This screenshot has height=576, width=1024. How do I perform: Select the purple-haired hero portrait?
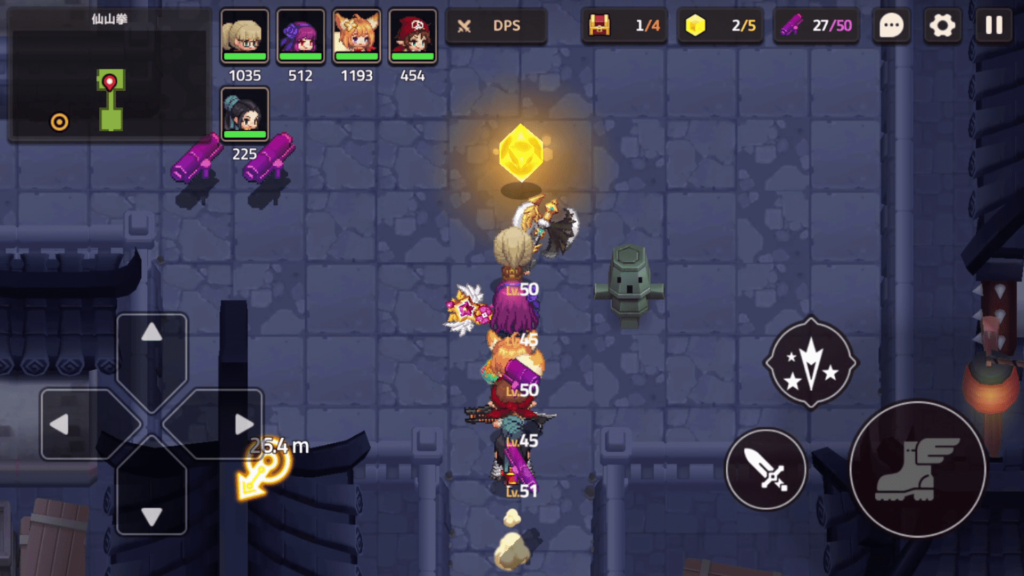point(300,36)
